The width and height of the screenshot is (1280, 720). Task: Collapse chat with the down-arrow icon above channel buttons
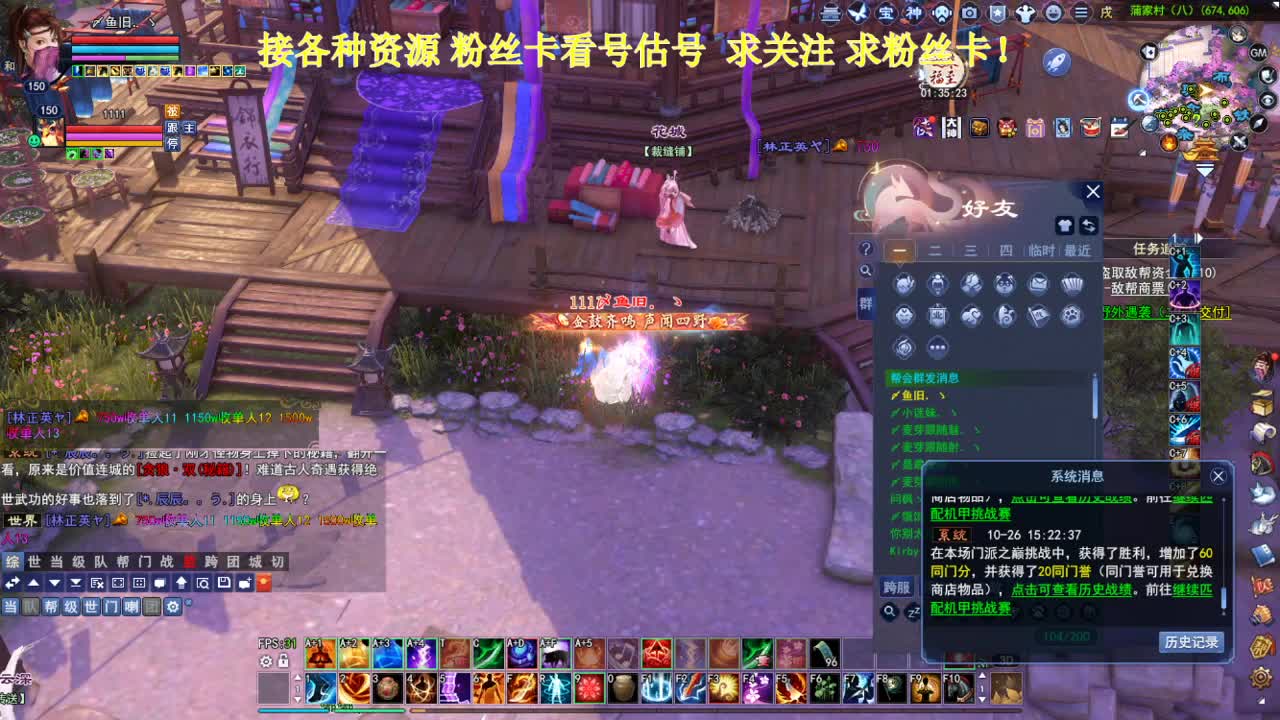(x=54, y=583)
